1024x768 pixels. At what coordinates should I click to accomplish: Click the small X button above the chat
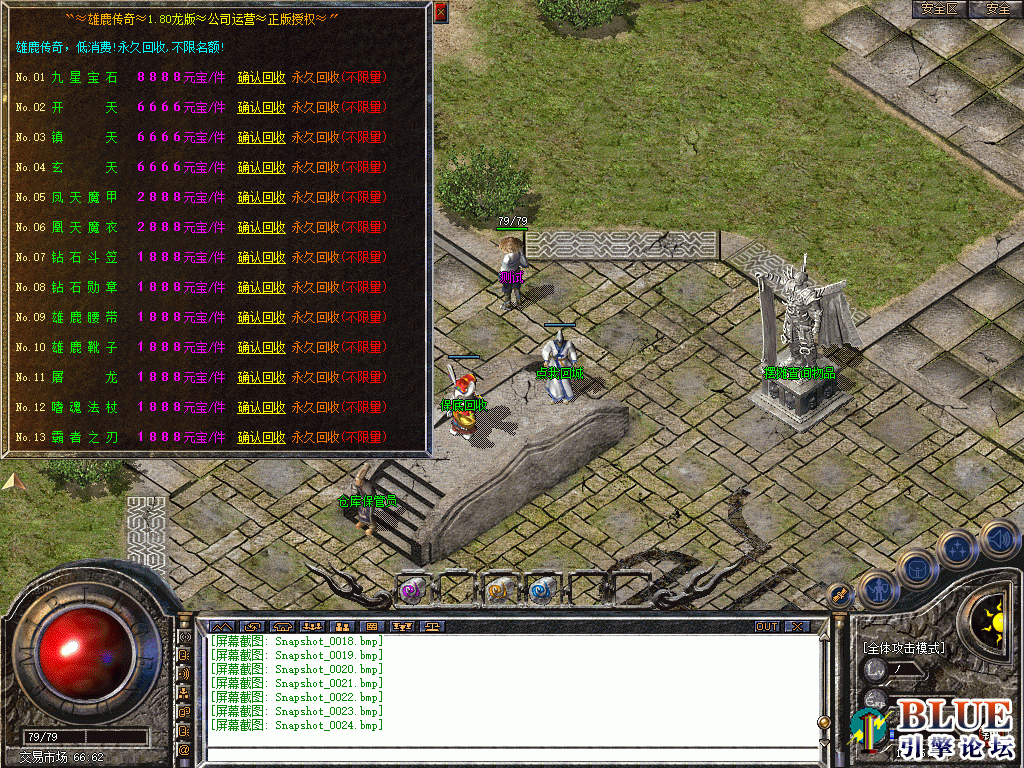click(x=796, y=626)
